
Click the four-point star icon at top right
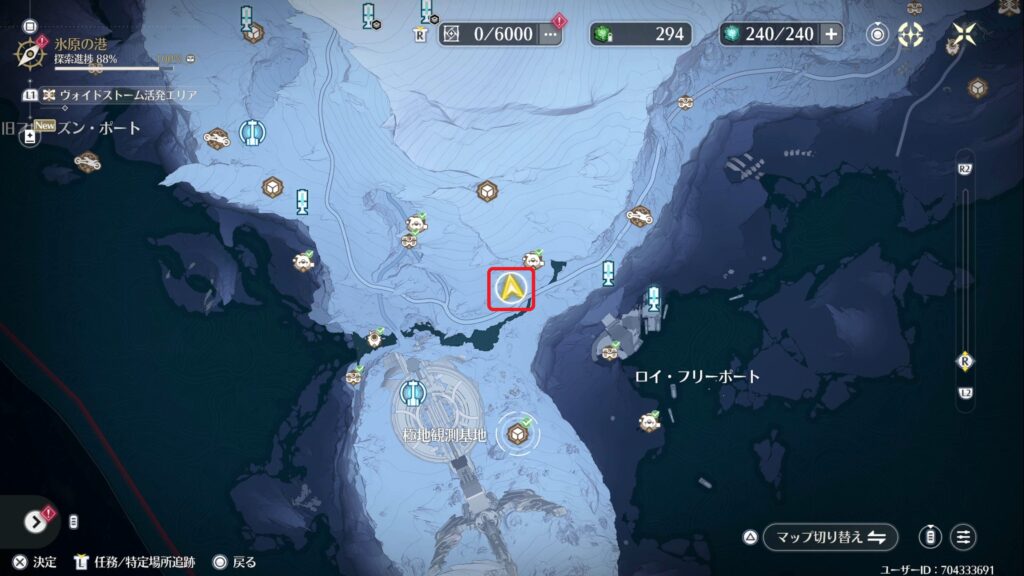point(965,34)
